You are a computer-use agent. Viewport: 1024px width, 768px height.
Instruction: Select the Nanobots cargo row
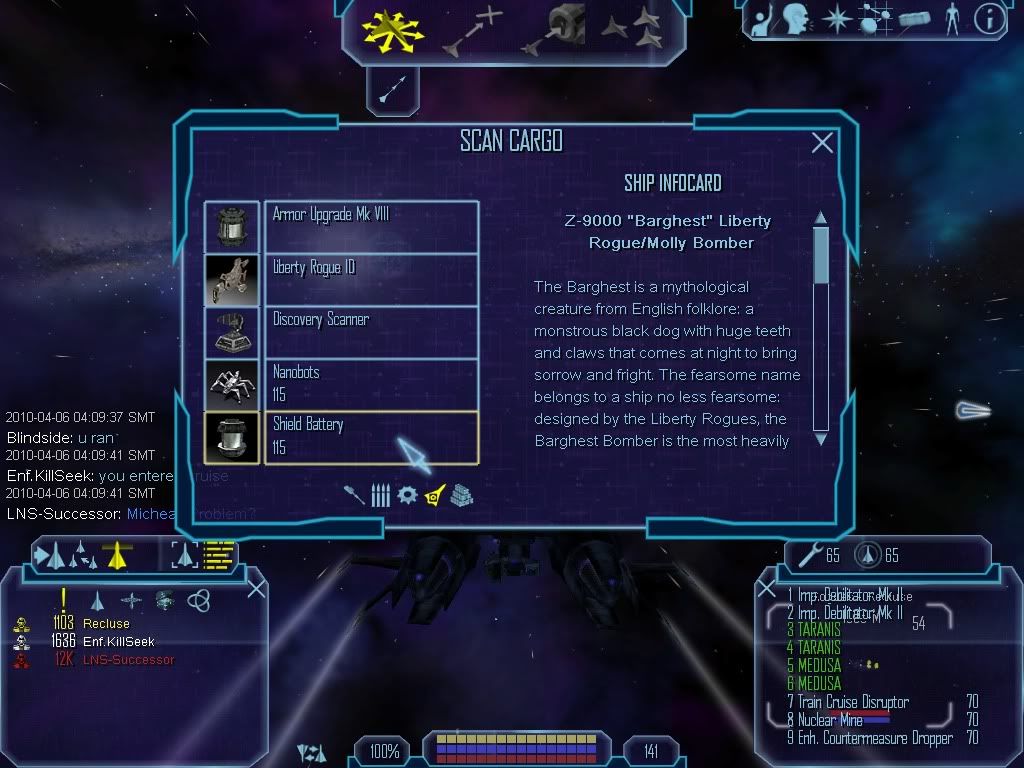tap(370, 384)
